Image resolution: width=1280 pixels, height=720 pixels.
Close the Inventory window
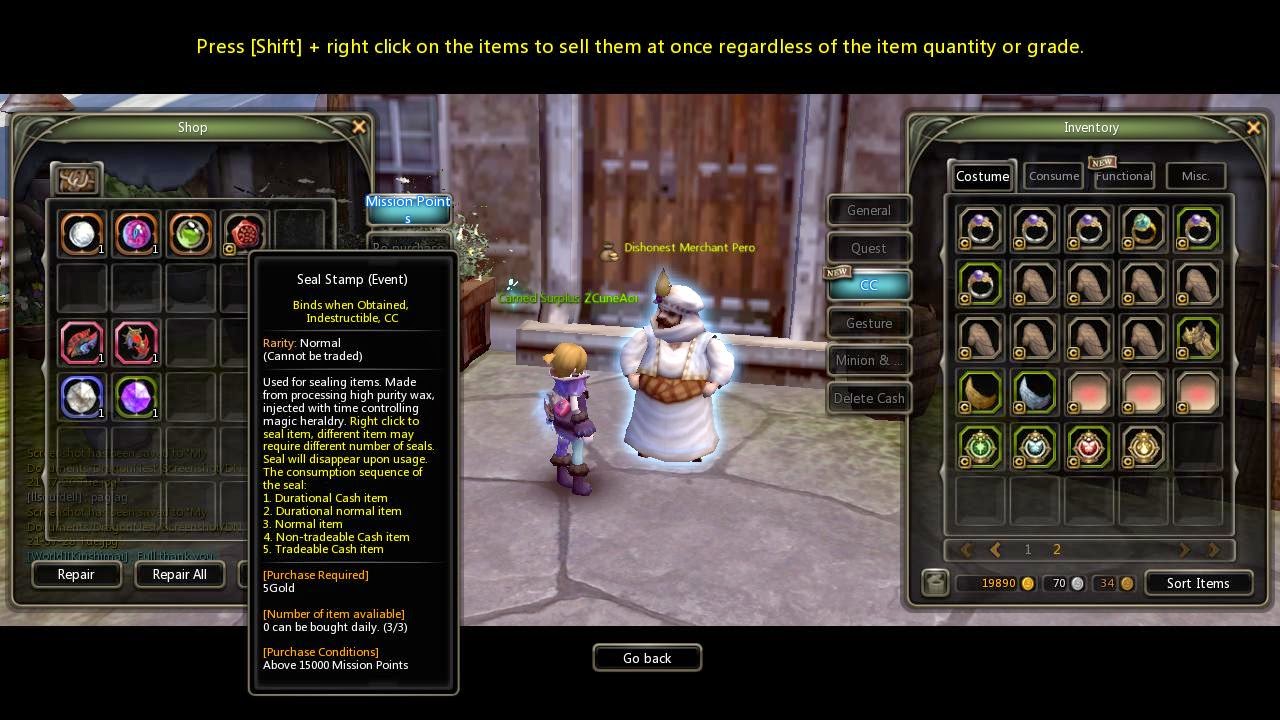(1253, 127)
